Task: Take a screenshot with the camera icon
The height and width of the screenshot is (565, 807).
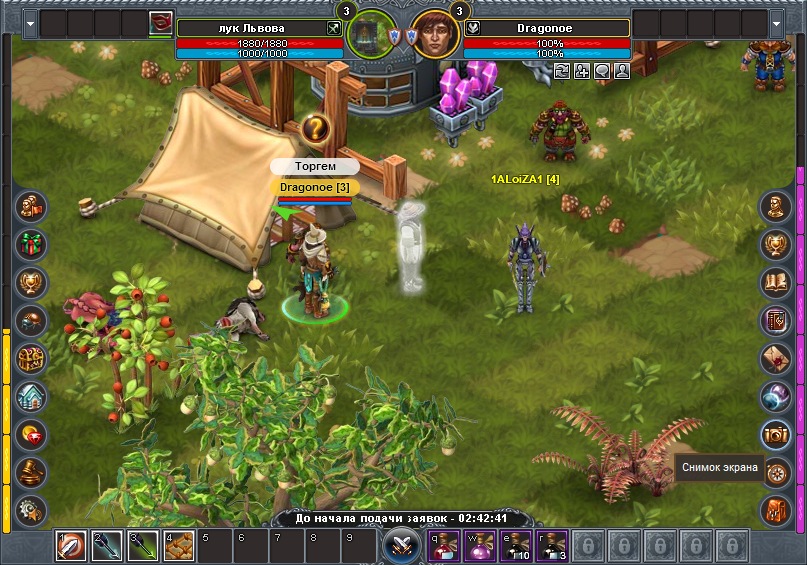Action: 775,434
